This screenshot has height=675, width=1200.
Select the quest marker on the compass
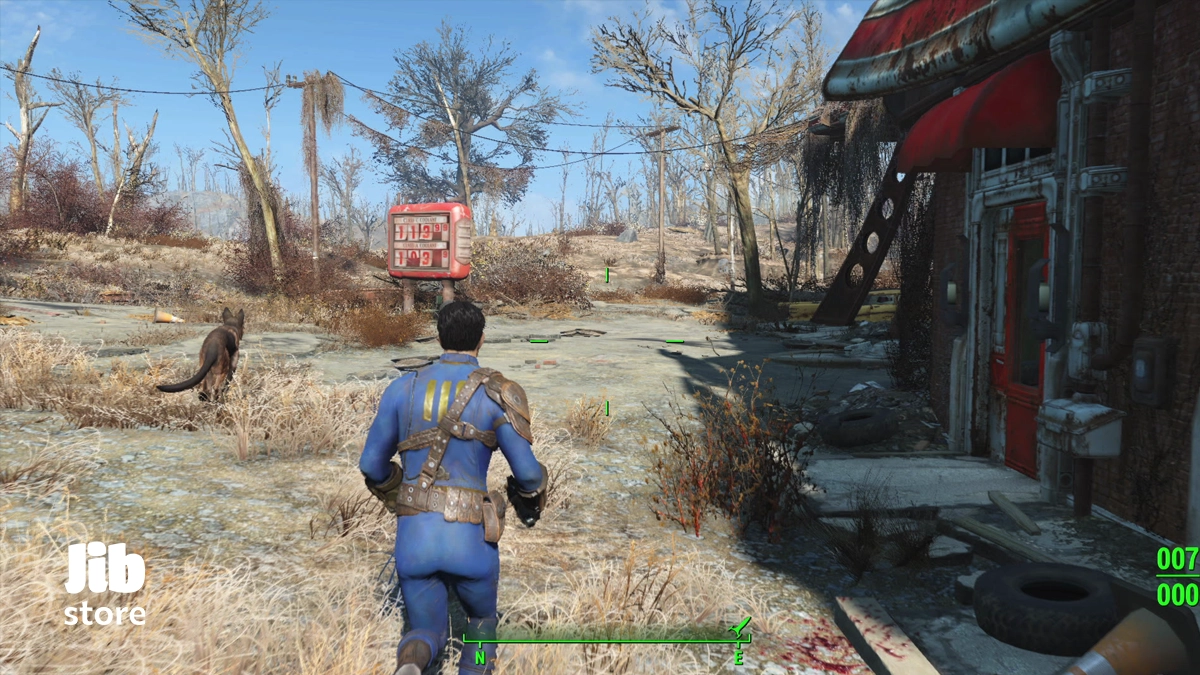[x=741, y=627]
